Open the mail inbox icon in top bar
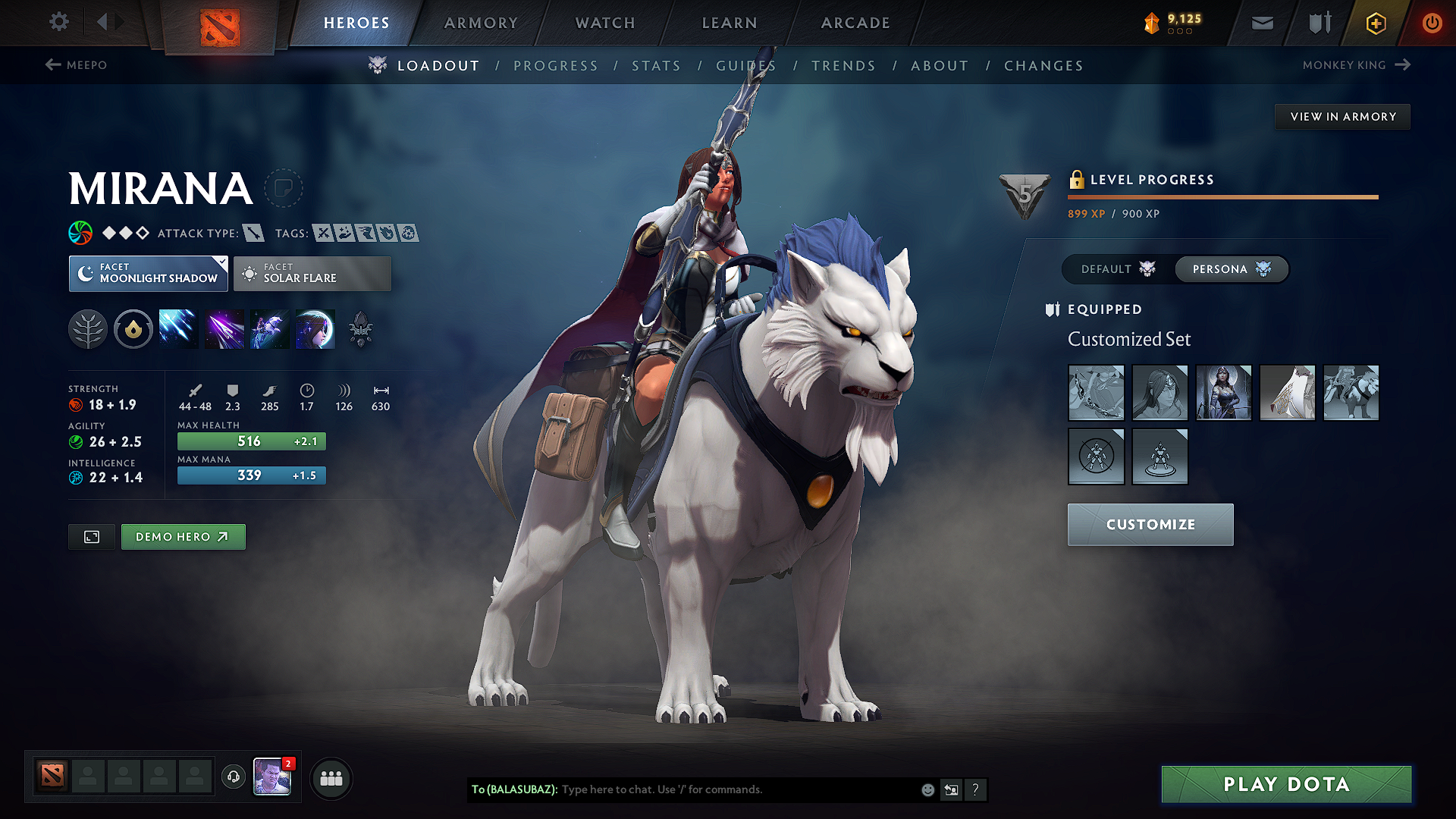1456x819 pixels. coord(1261,23)
